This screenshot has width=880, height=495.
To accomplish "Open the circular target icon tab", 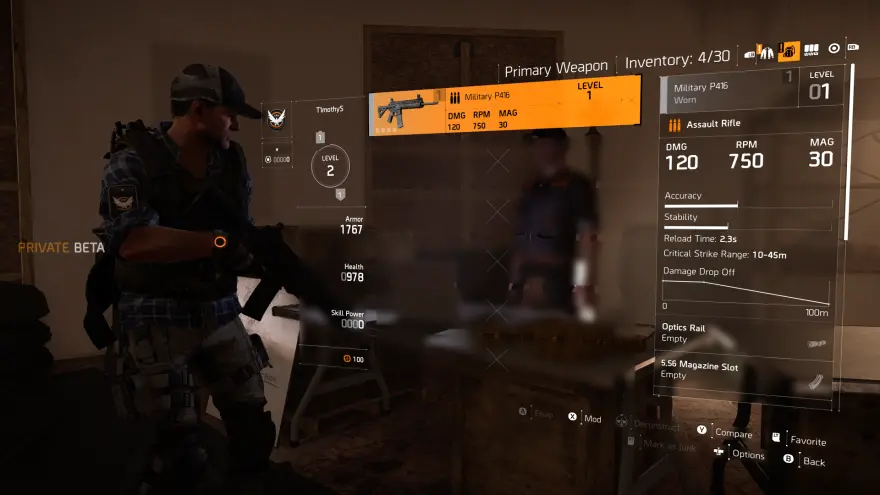I will pos(834,48).
